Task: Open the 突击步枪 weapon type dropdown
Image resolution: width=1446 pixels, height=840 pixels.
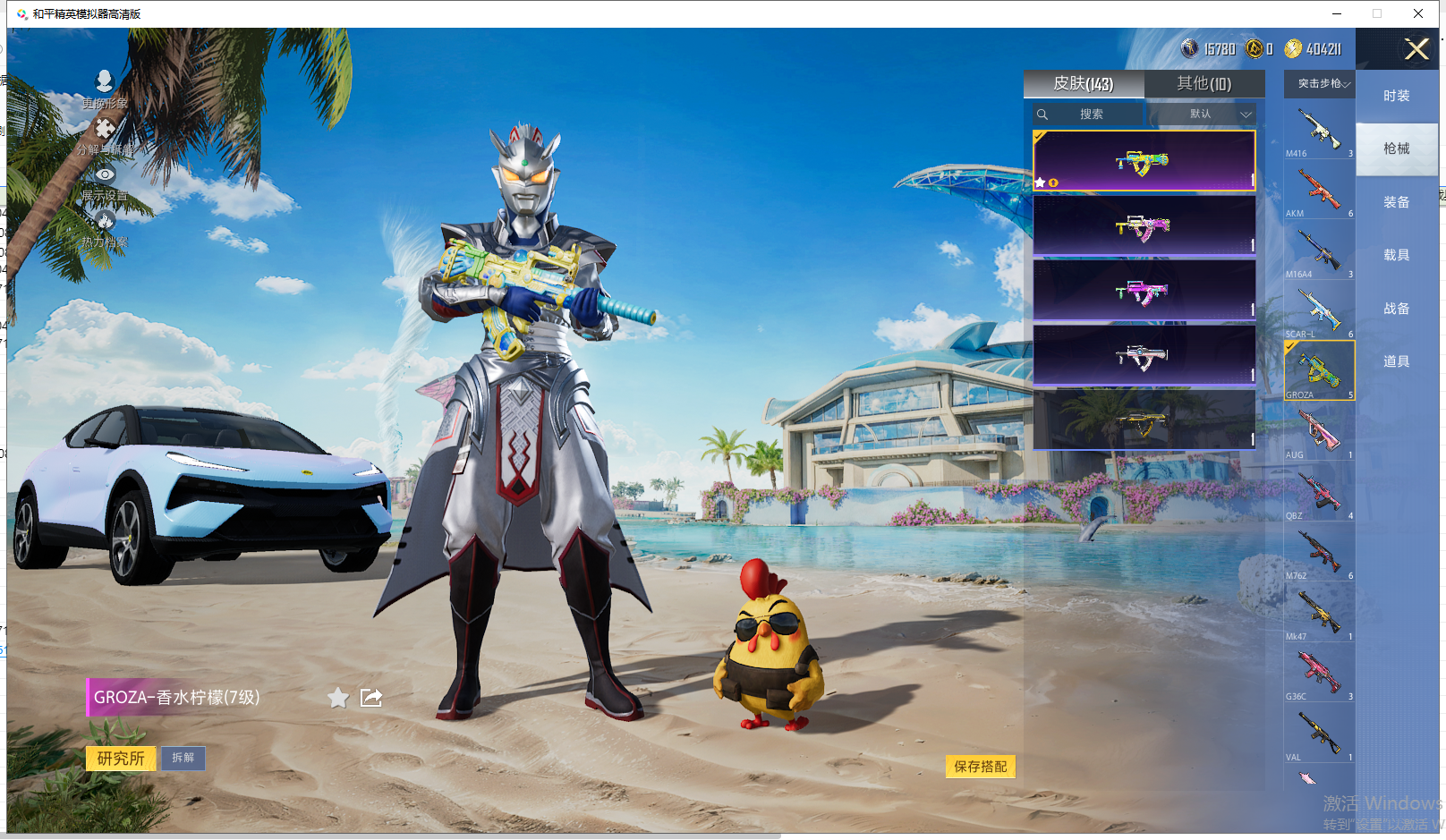Action: click(1321, 84)
